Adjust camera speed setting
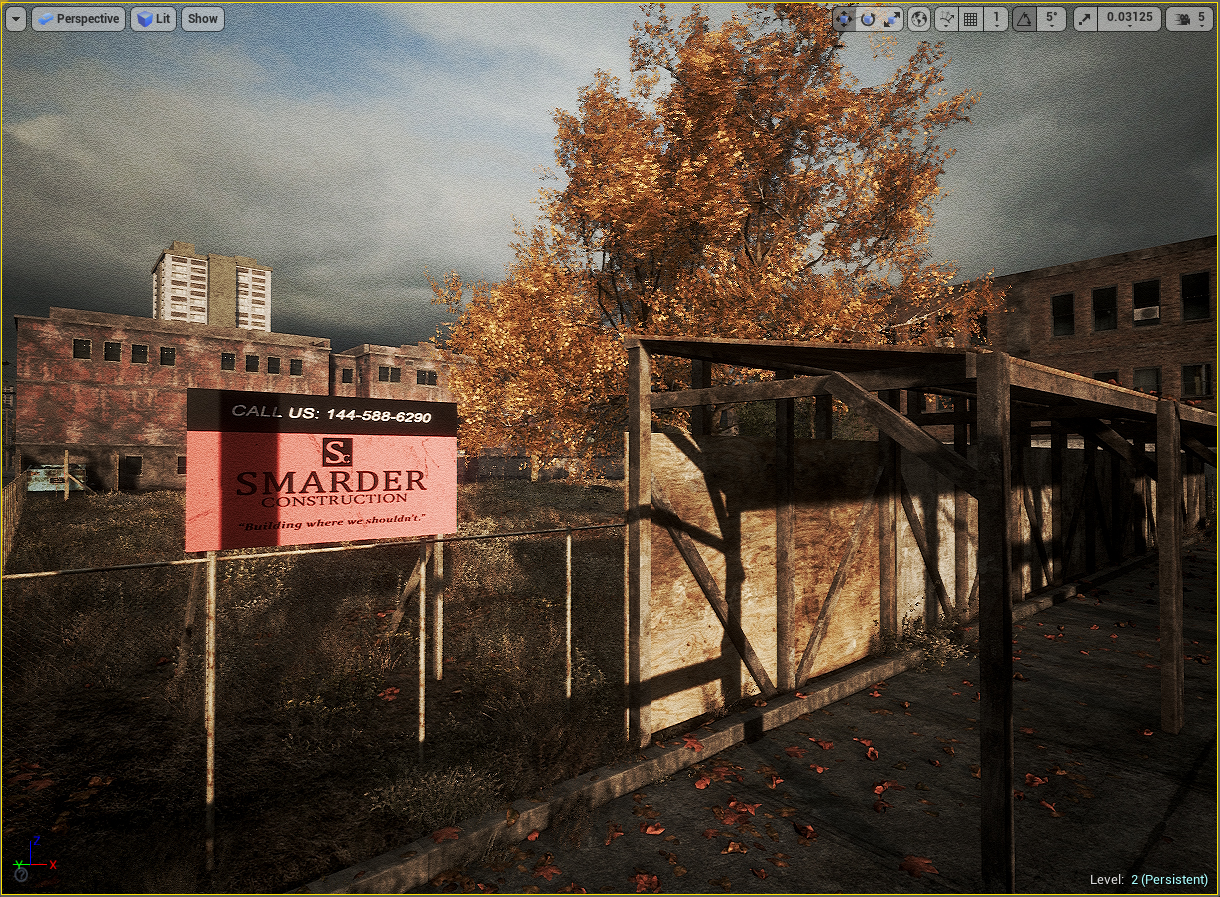This screenshot has height=897, width=1220. point(1189,19)
